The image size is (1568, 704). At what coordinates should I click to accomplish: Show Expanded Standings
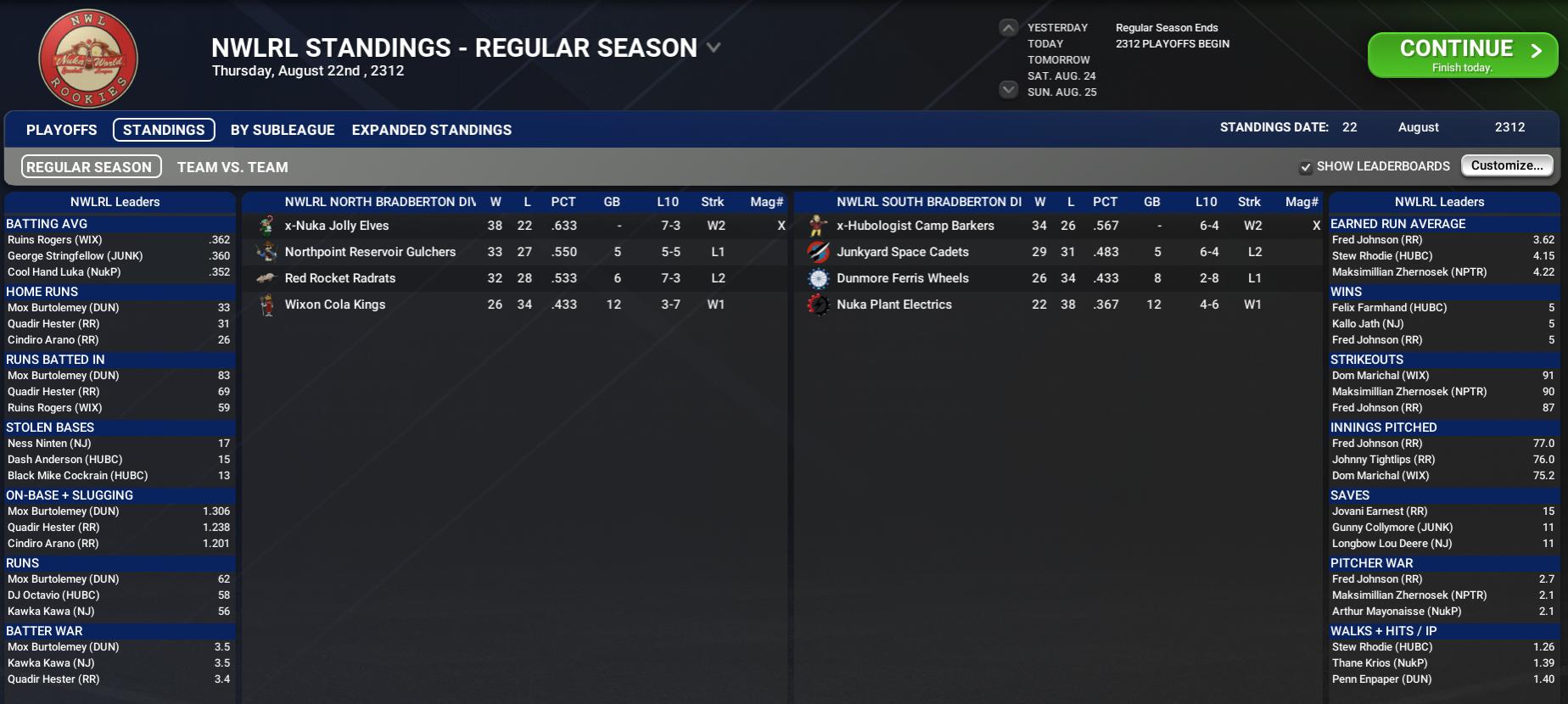(x=431, y=130)
